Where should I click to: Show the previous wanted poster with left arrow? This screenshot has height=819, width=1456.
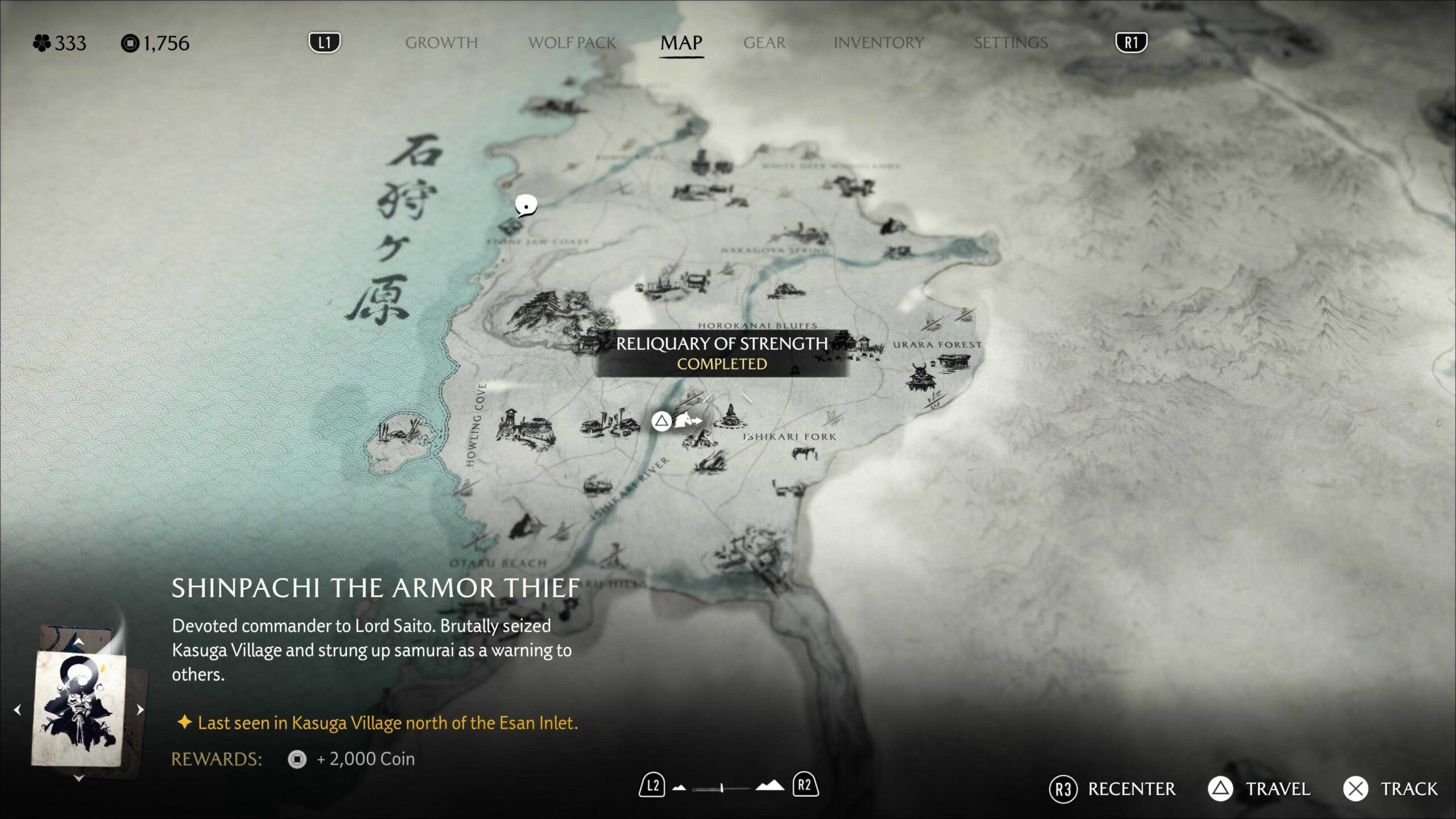[18, 709]
